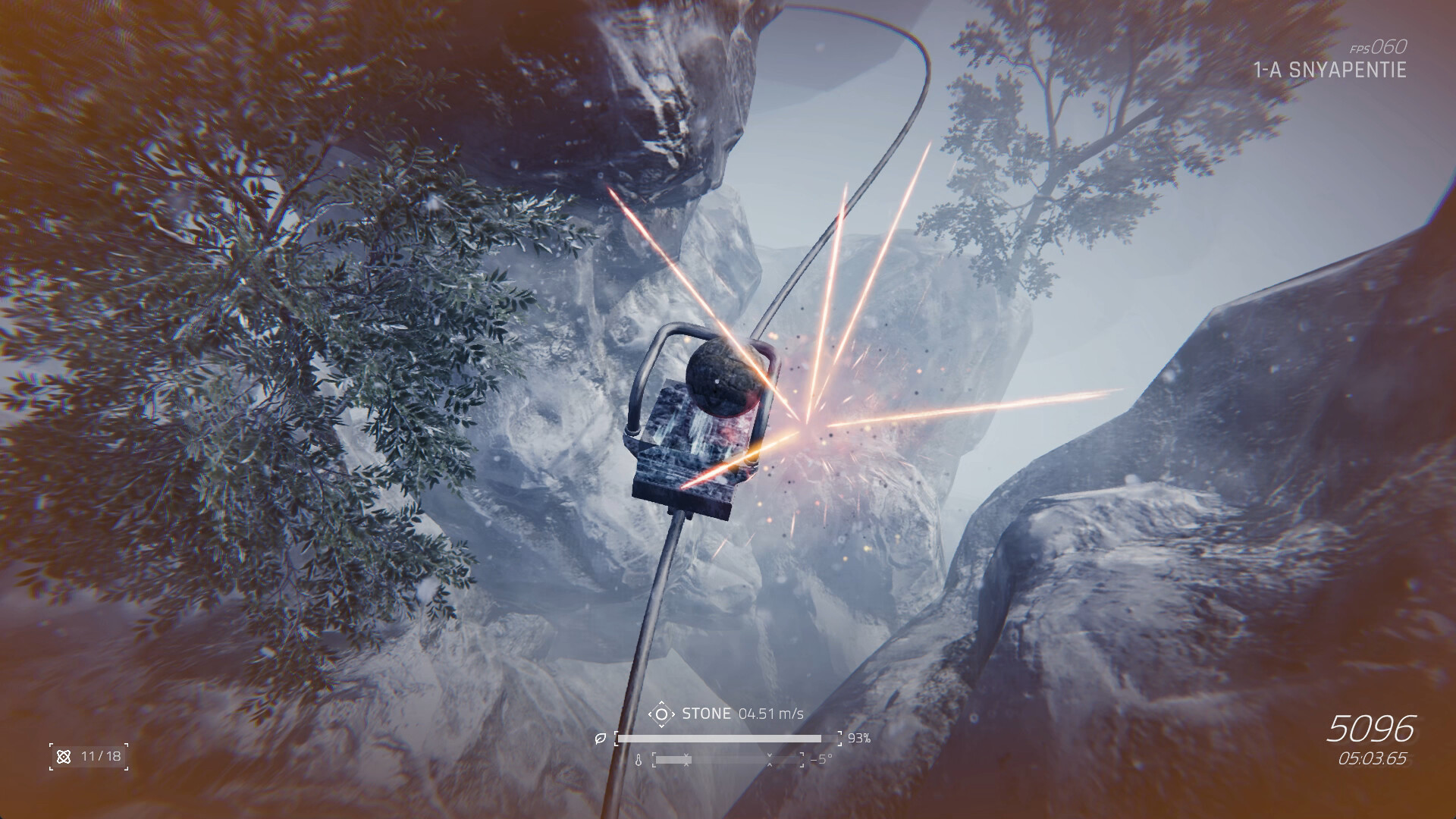Click the left arrow of the STONE reticle
Screen dimensions: 1456x819
[651, 714]
